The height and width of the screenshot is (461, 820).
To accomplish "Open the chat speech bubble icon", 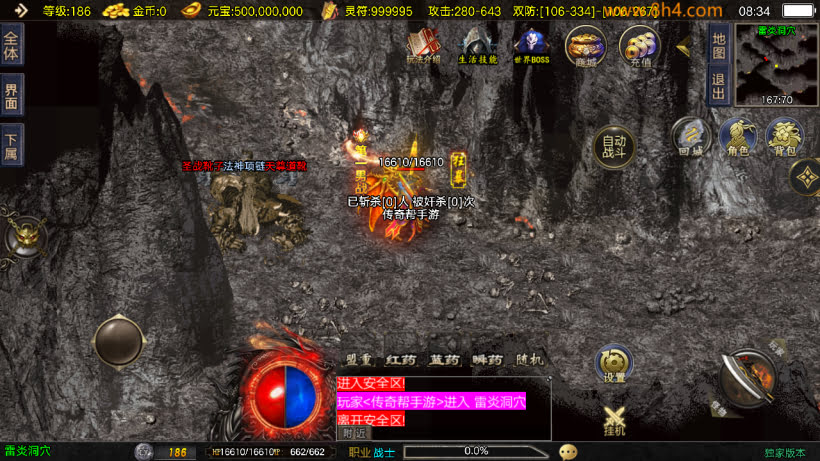I will click(568, 452).
